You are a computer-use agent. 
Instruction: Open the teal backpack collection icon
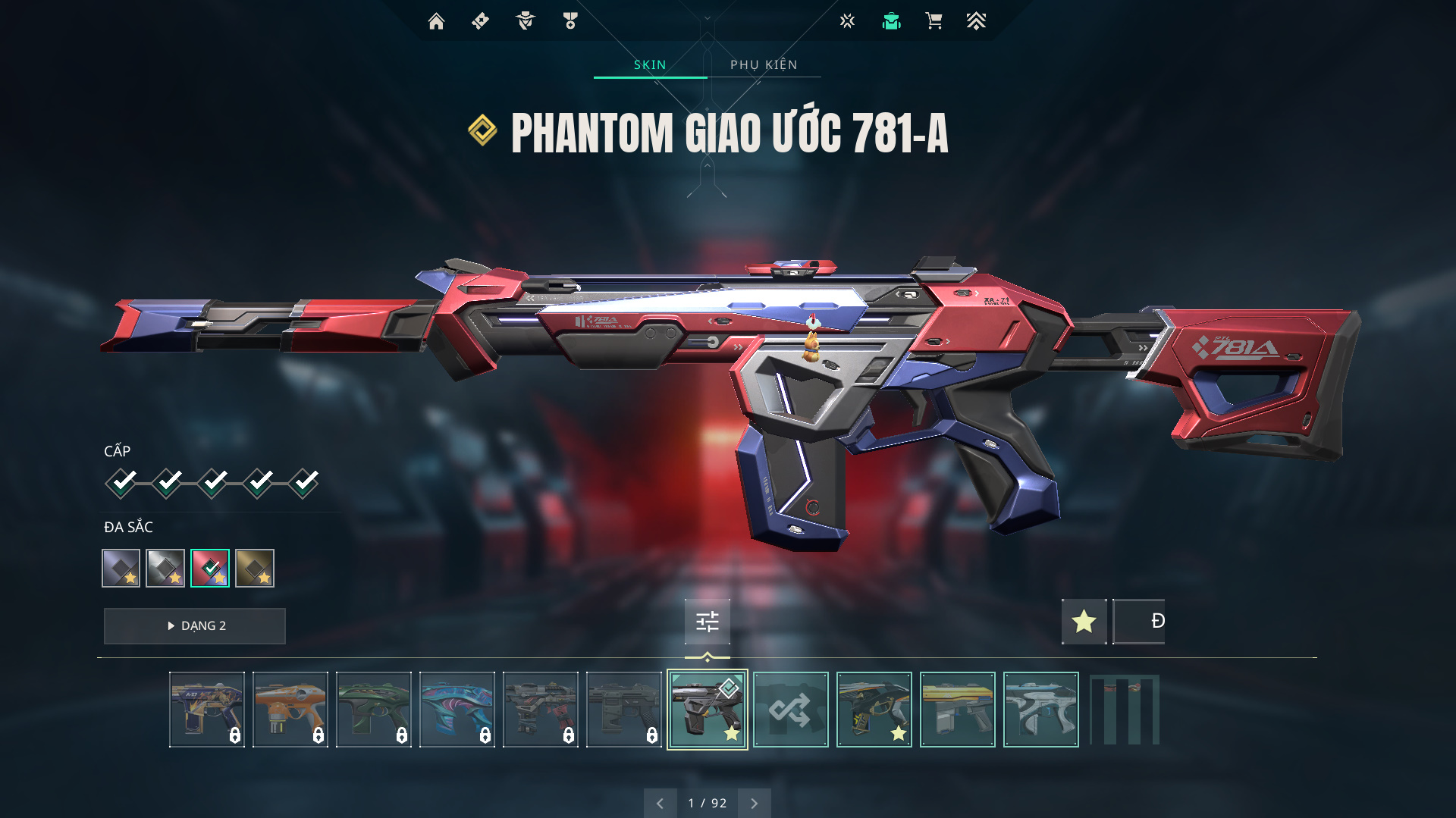891,21
